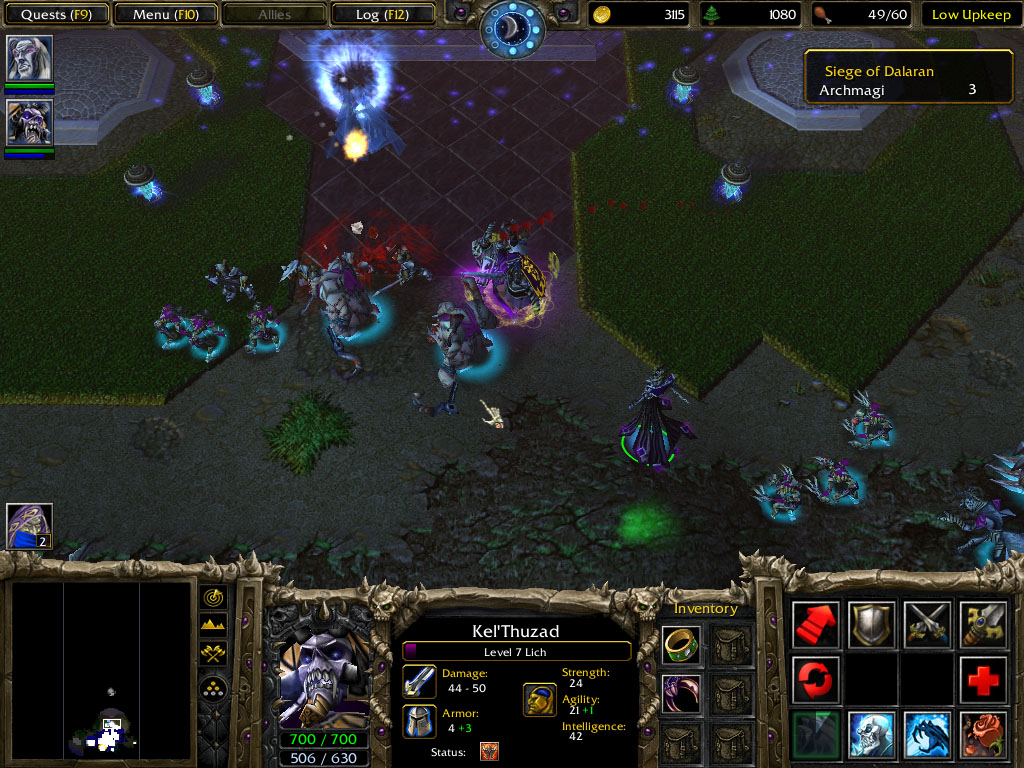Select the purple claw inventory item
Screen dimensions: 1024x768
[681, 692]
